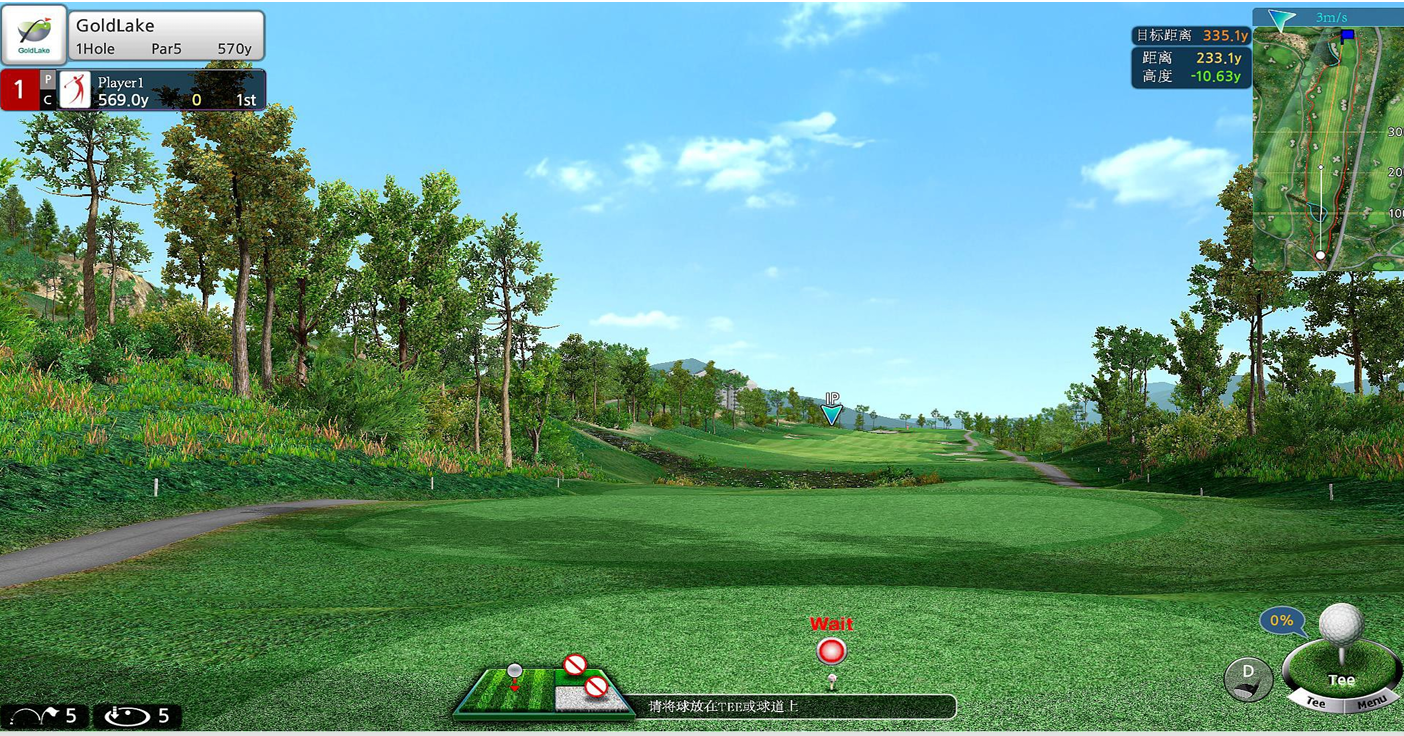Open the GoldLake course logo
The height and width of the screenshot is (736, 1404).
pyautogui.click(x=34, y=35)
